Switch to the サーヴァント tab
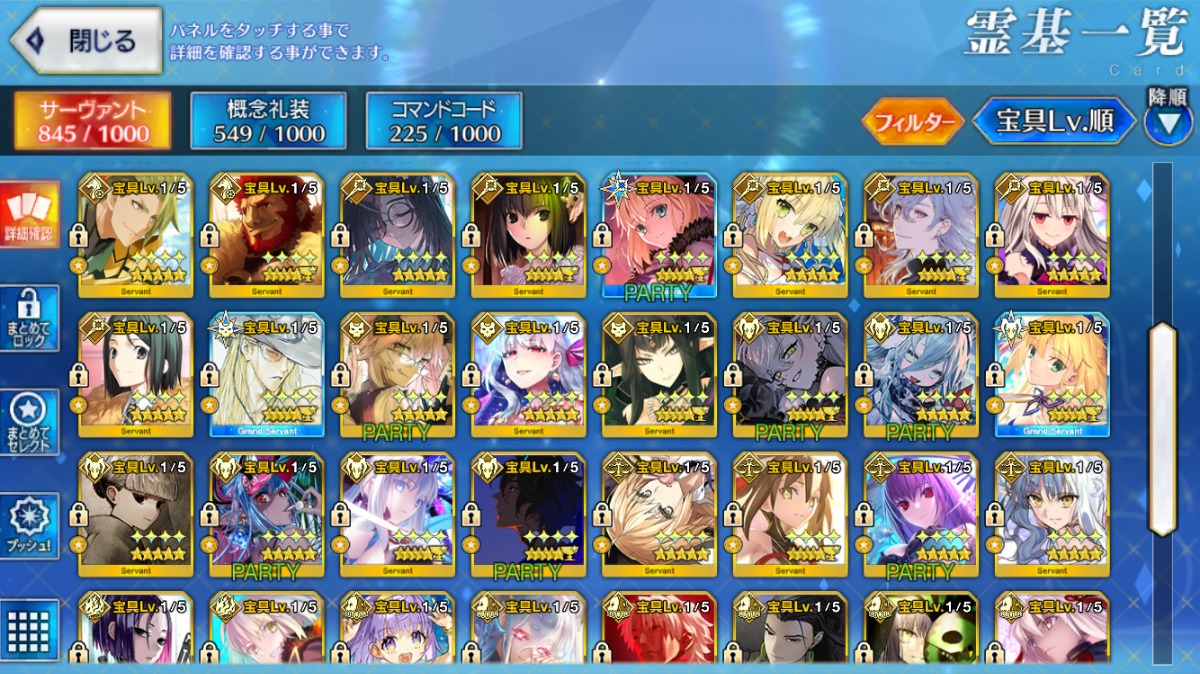Viewport: 1200px width, 674px height. [93, 122]
